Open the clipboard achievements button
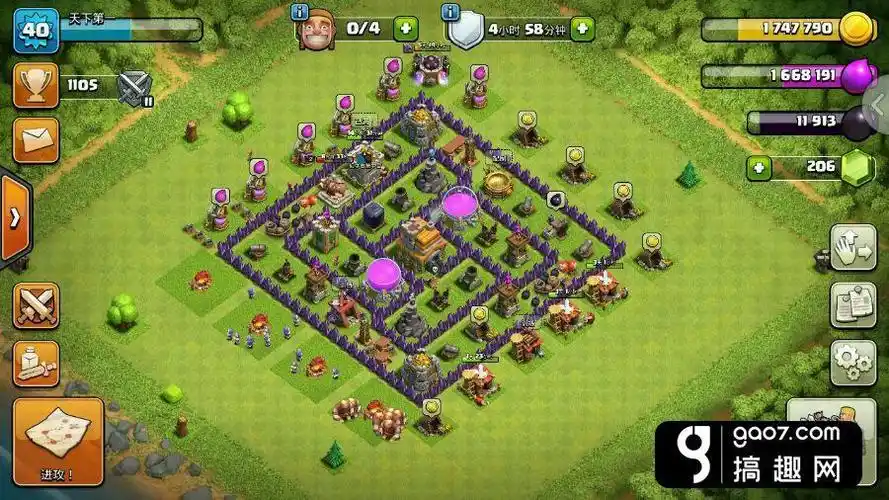Image resolution: width=889 pixels, height=500 pixels. (x=852, y=307)
